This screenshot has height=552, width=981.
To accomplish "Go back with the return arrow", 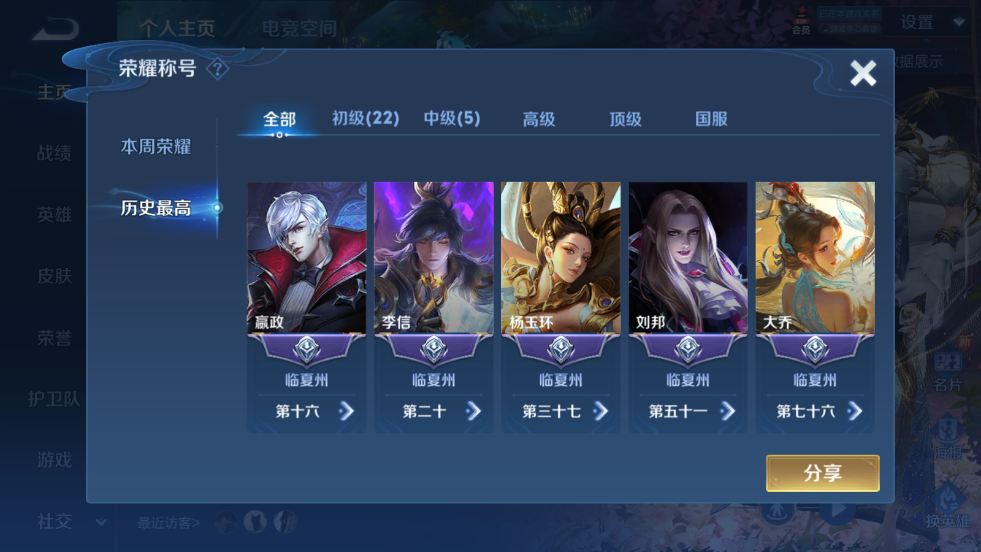I will pyautogui.click(x=54, y=31).
